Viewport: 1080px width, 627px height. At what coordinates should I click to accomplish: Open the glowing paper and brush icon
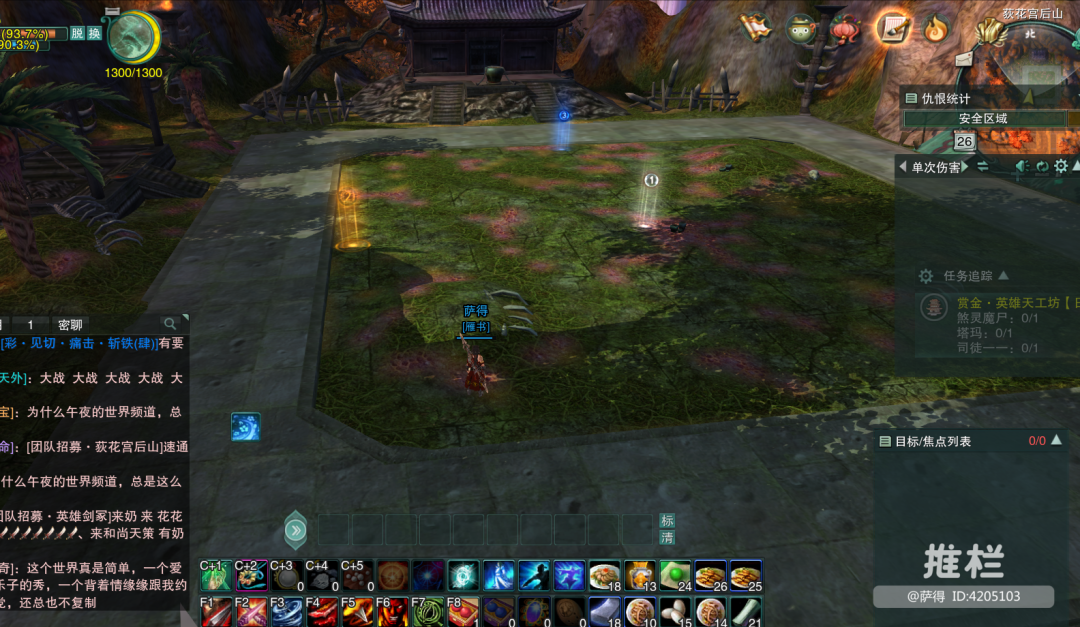pyautogui.click(x=893, y=27)
